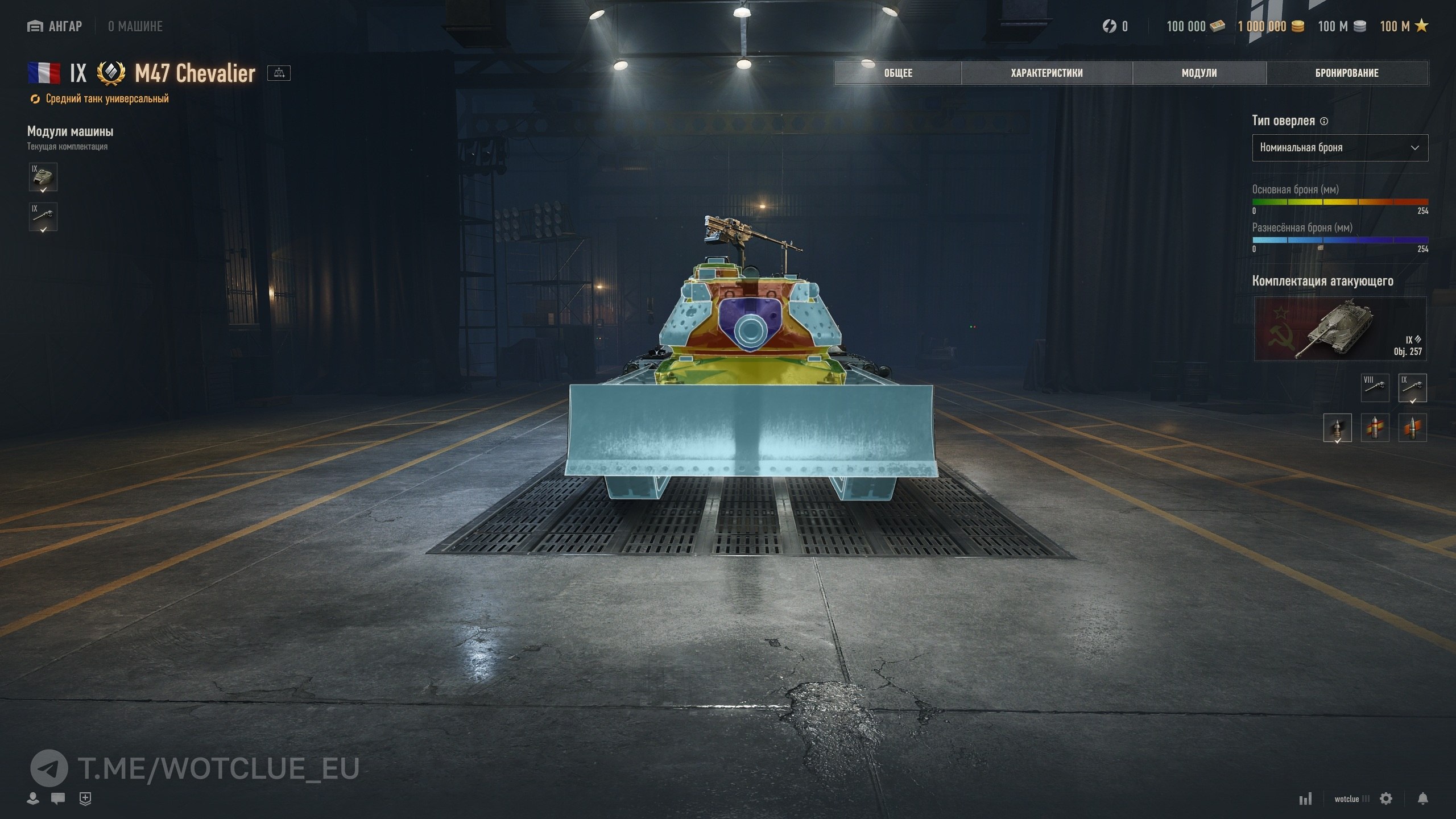Image resolution: width=1456 pixels, height=819 pixels.
Task: Return to the Ангар hangar screen
Action: tap(55, 26)
